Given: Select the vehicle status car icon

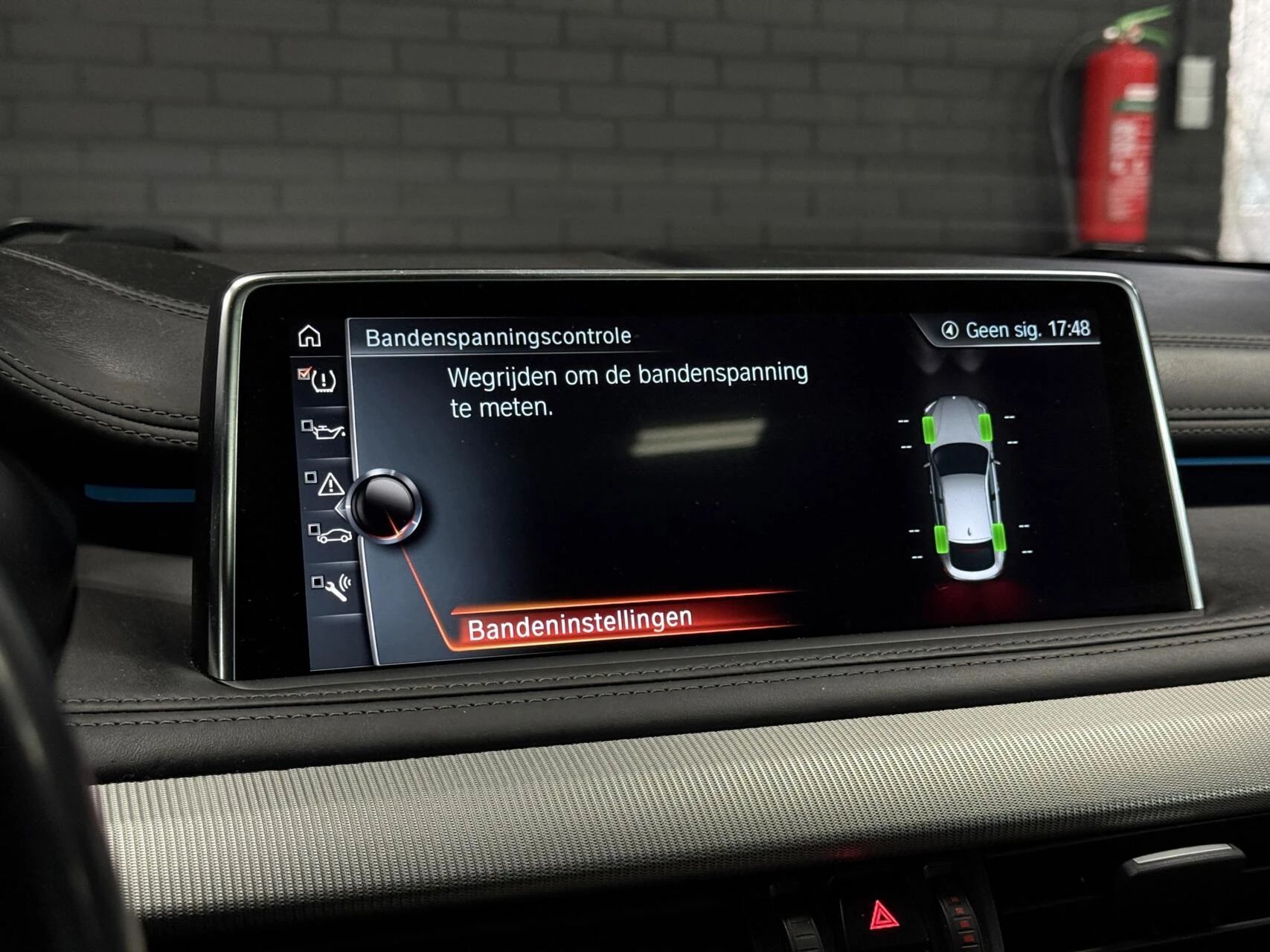Looking at the screenshot, I should click(334, 535).
